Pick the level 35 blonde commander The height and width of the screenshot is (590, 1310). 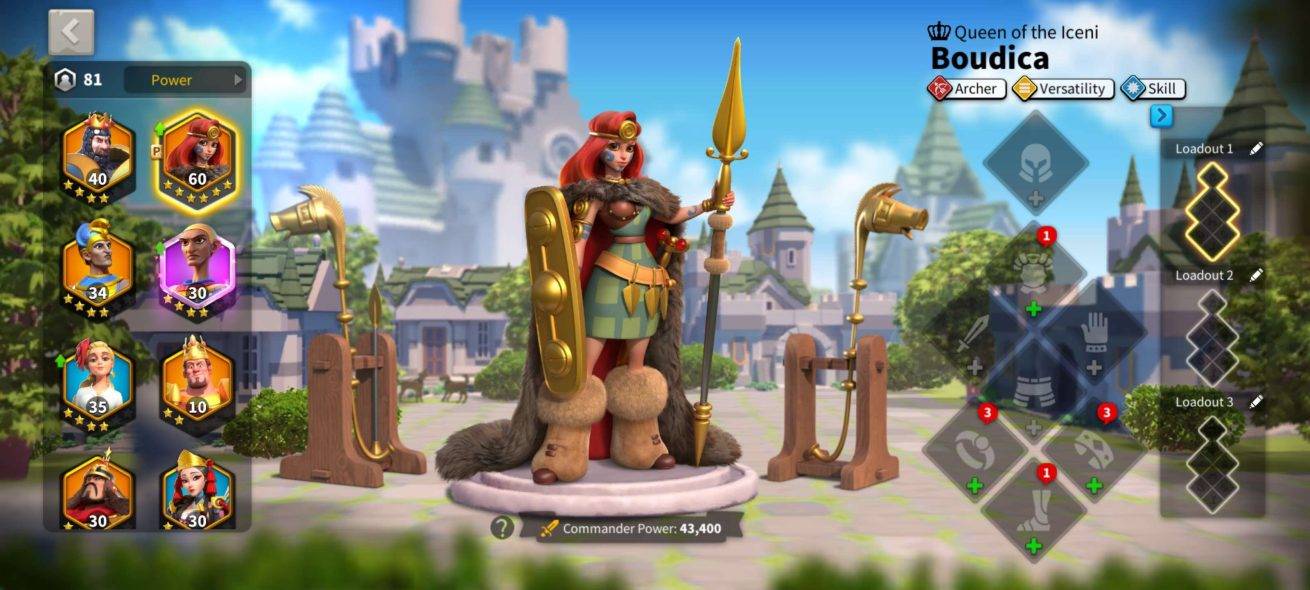click(x=98, y=382)
